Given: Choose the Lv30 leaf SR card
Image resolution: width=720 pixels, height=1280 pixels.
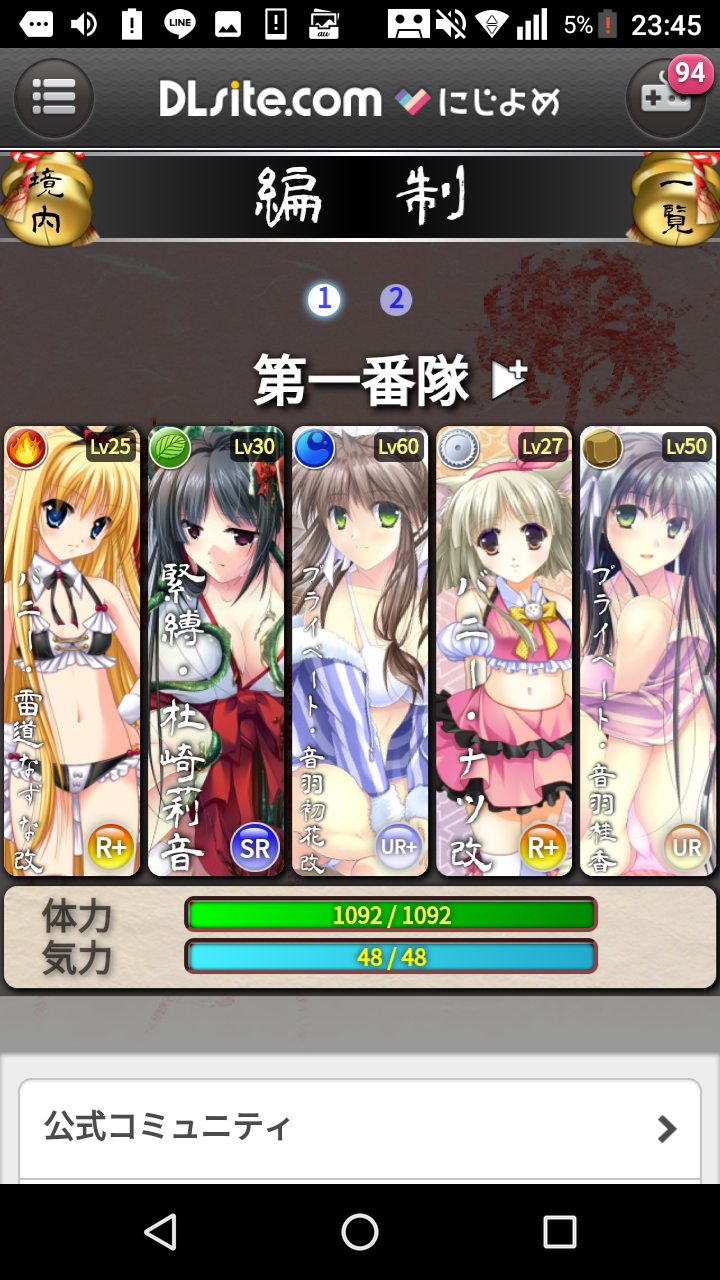Looking at the screenshot, I should click(216, 651).
